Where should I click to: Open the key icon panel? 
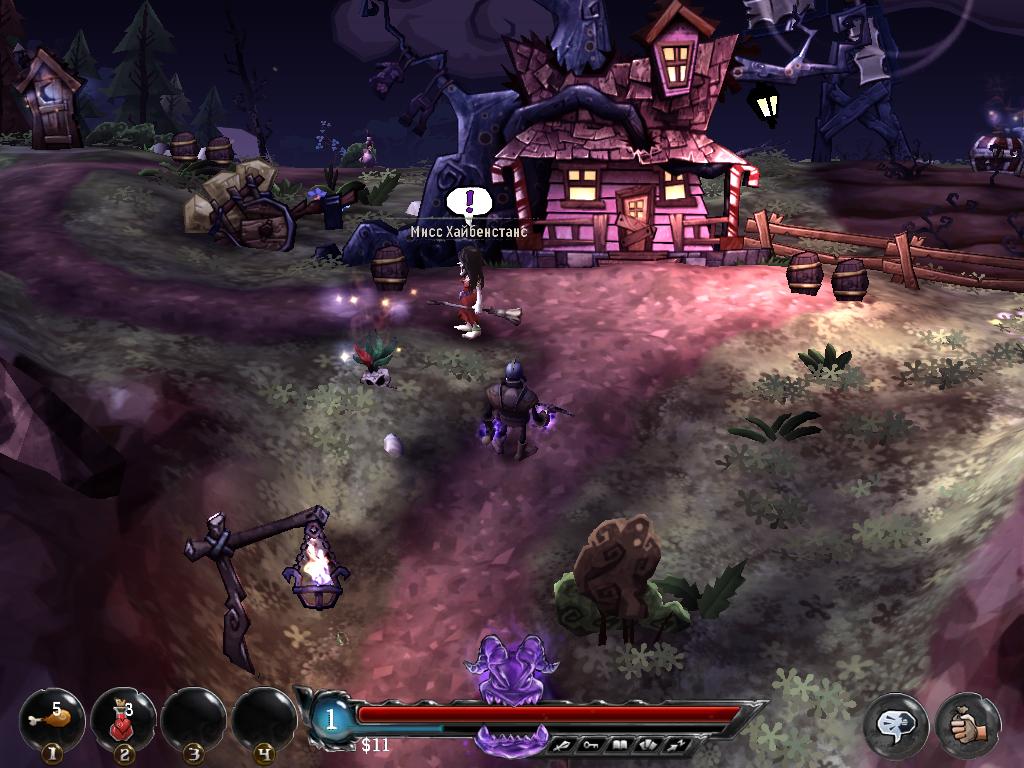tap(592, 745)
